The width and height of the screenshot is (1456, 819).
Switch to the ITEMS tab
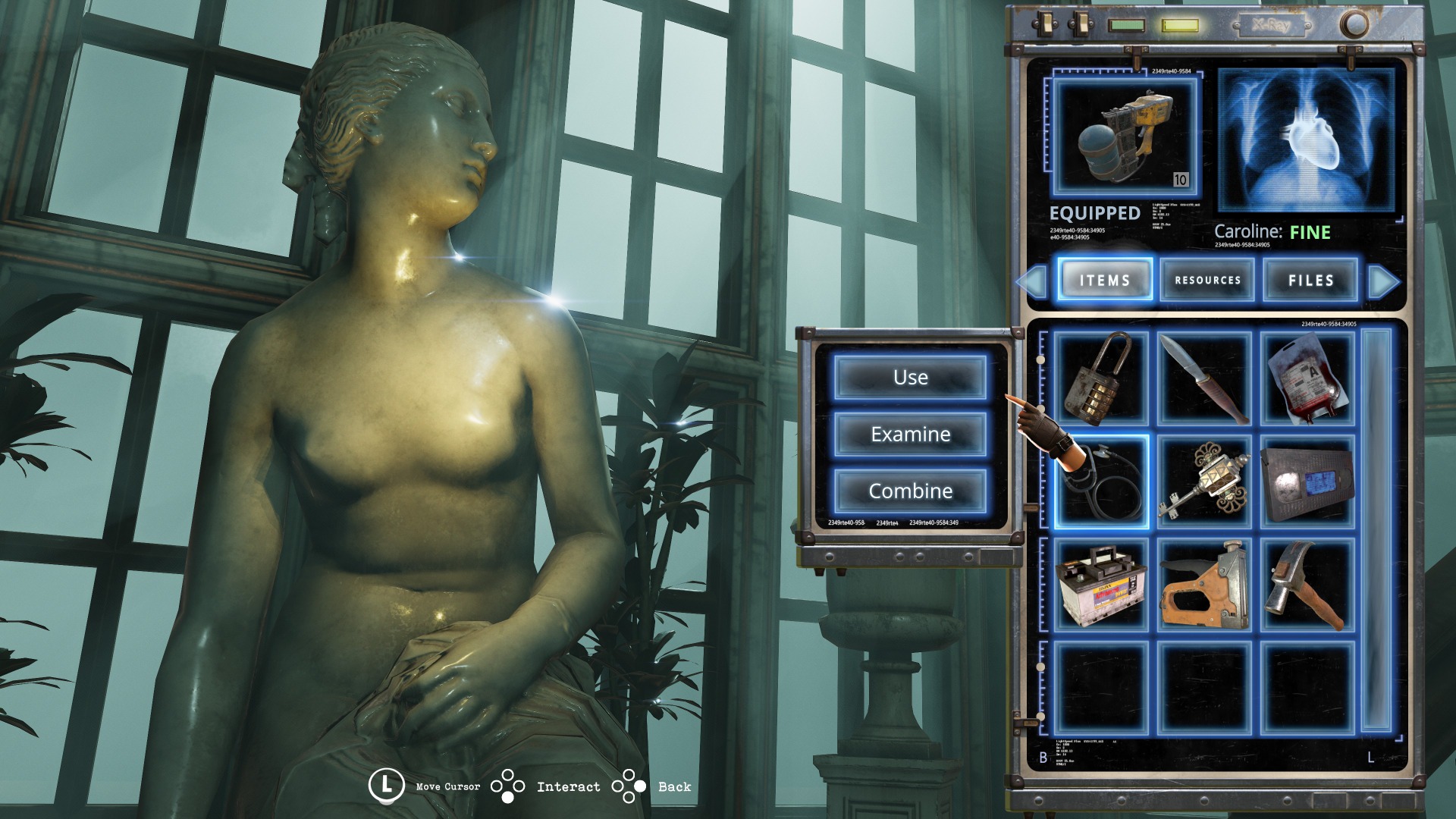click(x=1105, y=281)
